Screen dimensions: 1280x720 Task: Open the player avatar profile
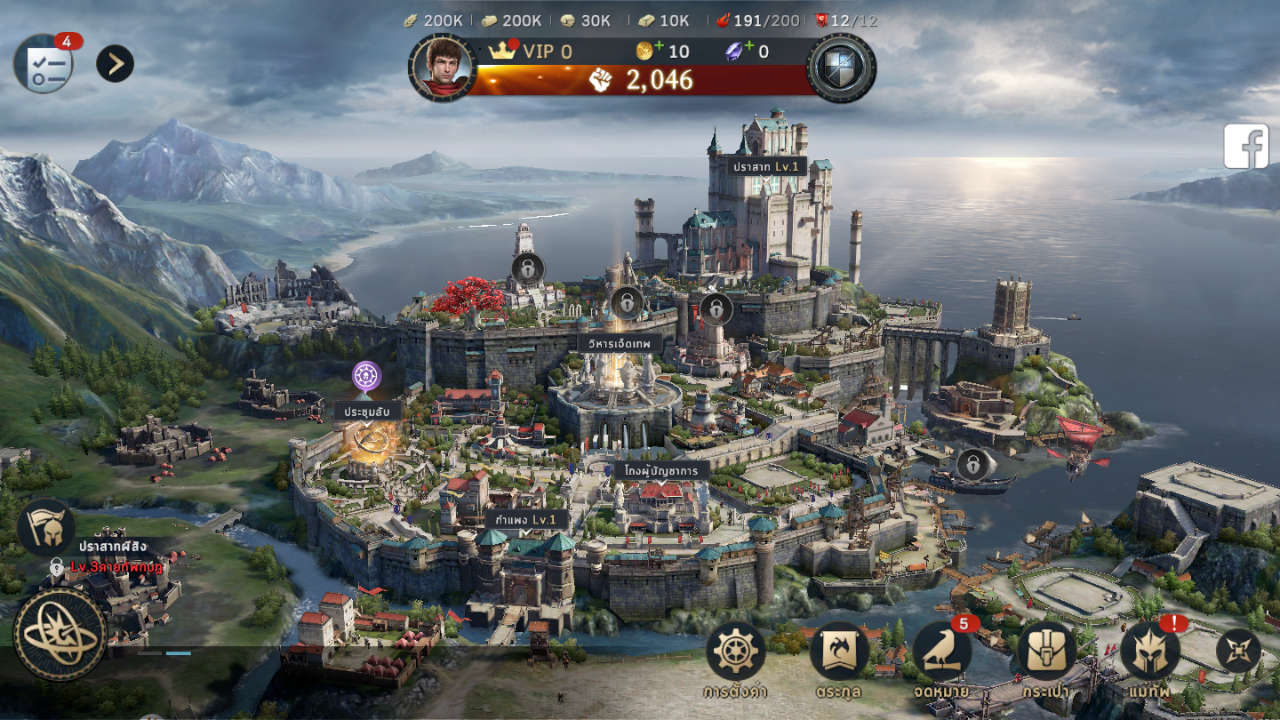pyautogui.click(x=441, y=67)
